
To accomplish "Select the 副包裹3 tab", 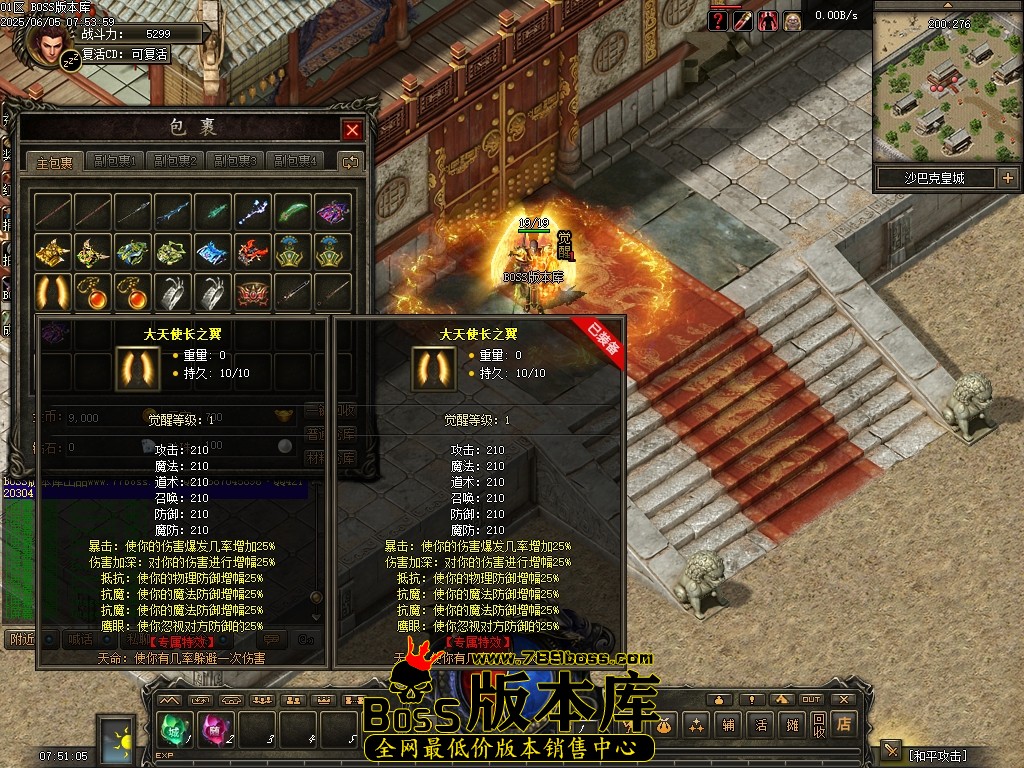I will [x=235, y=161].
